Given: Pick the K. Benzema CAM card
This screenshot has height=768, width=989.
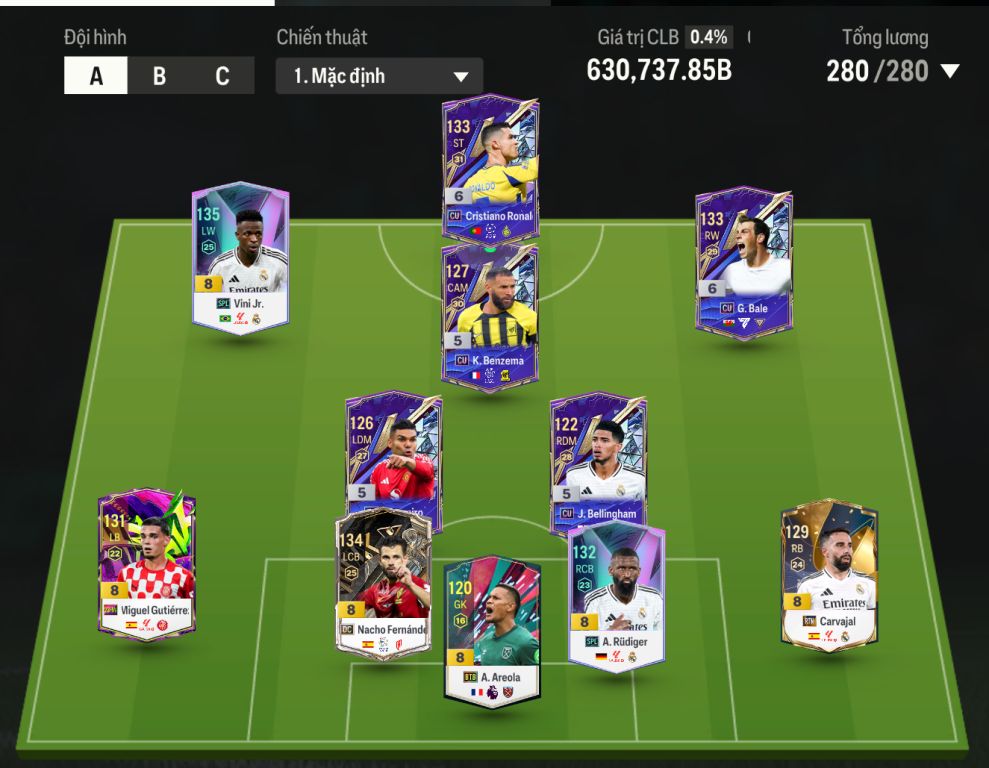Looking at the screenshot, I should 490,312.
